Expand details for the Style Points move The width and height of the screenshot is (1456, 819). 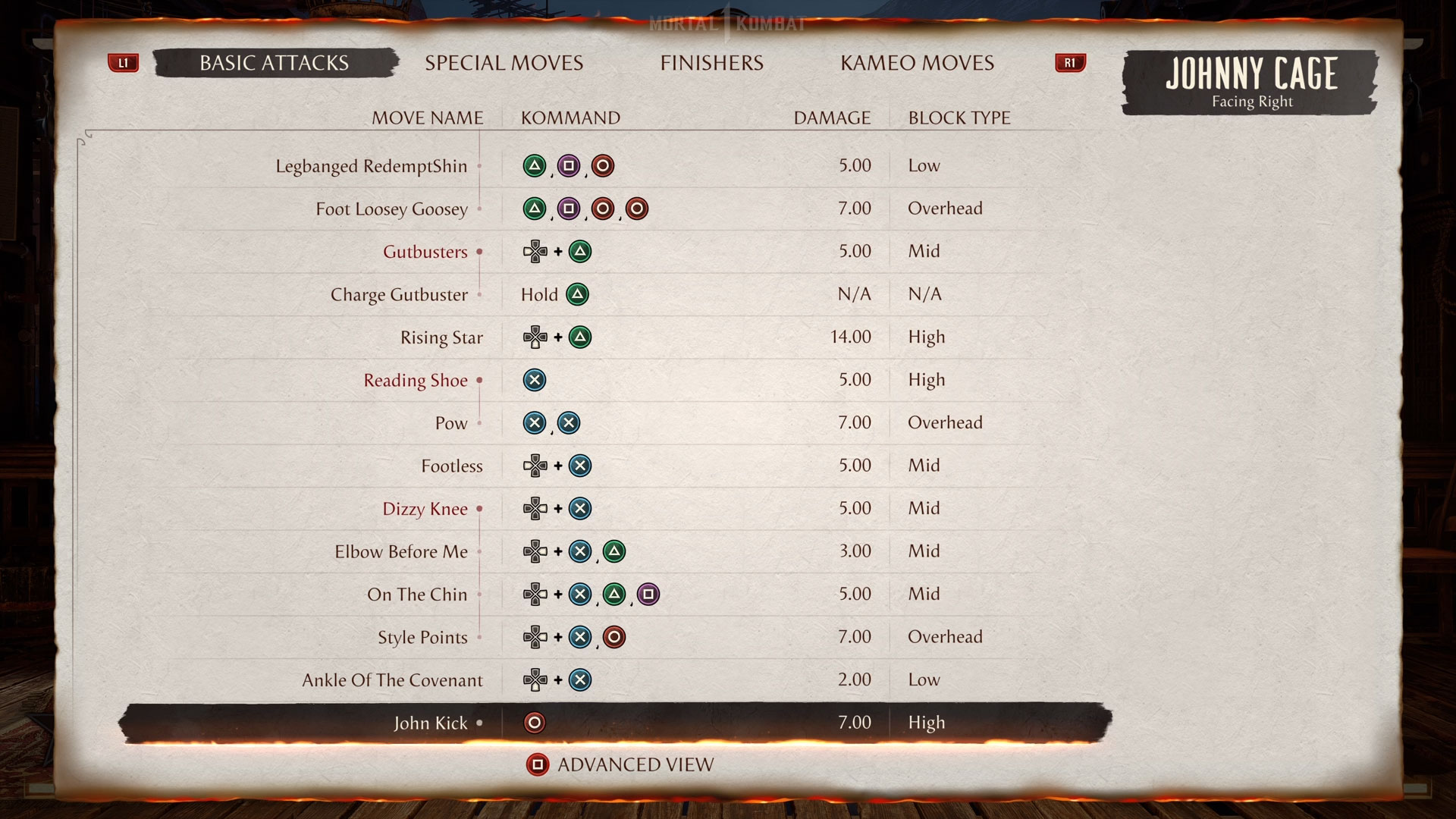point(480,638)
